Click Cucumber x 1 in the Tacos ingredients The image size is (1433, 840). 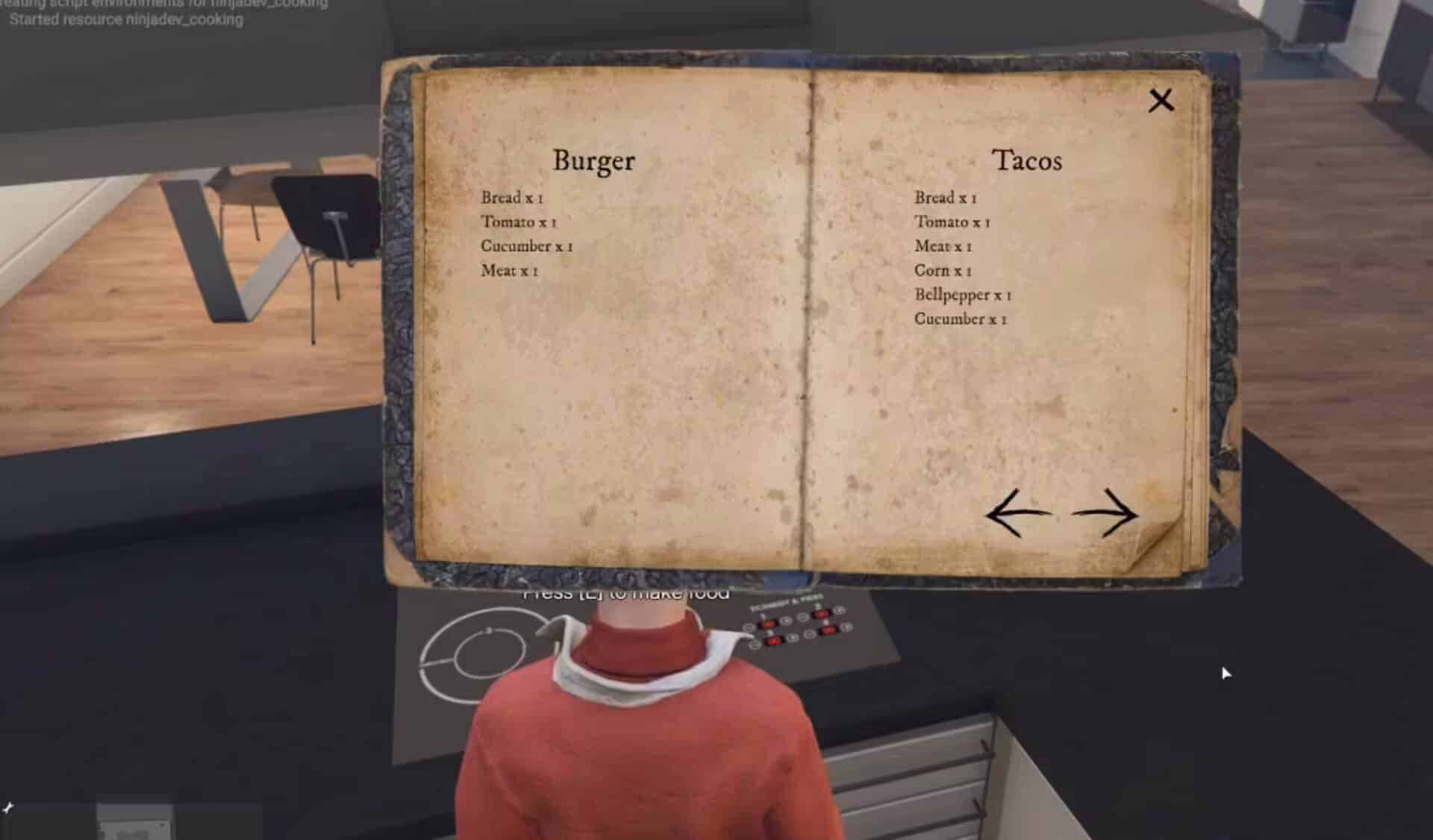click(x=961, y=319)
